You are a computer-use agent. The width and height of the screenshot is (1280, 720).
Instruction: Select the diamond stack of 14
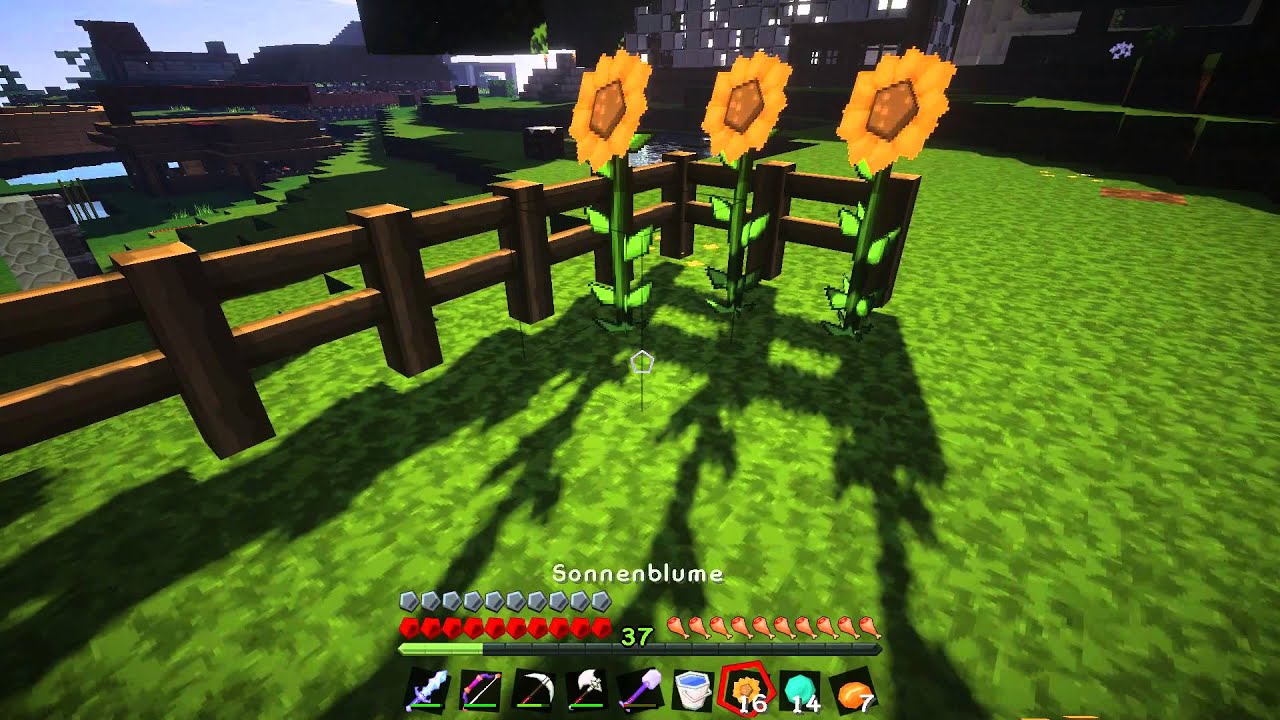[x=800, y=690]
